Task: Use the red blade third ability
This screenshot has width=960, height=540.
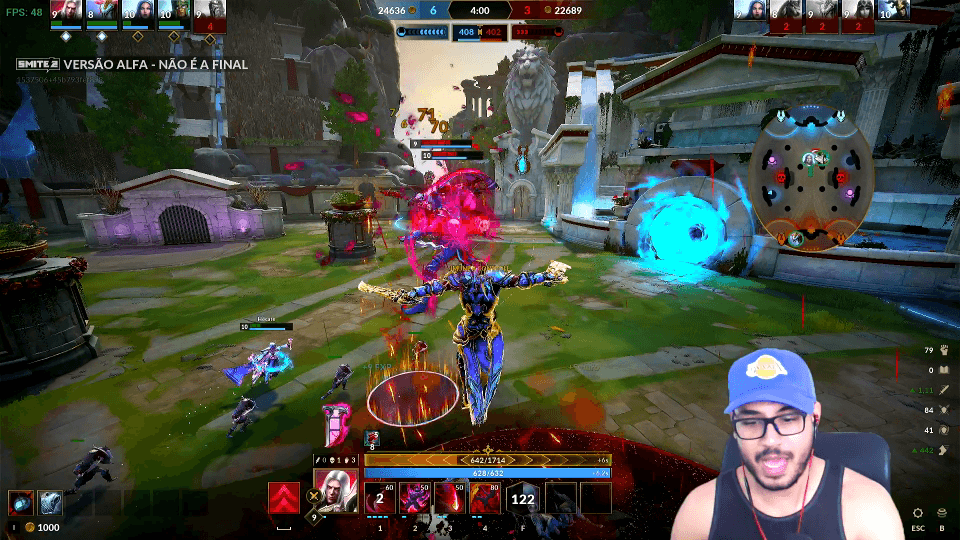Action: click(x=450, y=498)
